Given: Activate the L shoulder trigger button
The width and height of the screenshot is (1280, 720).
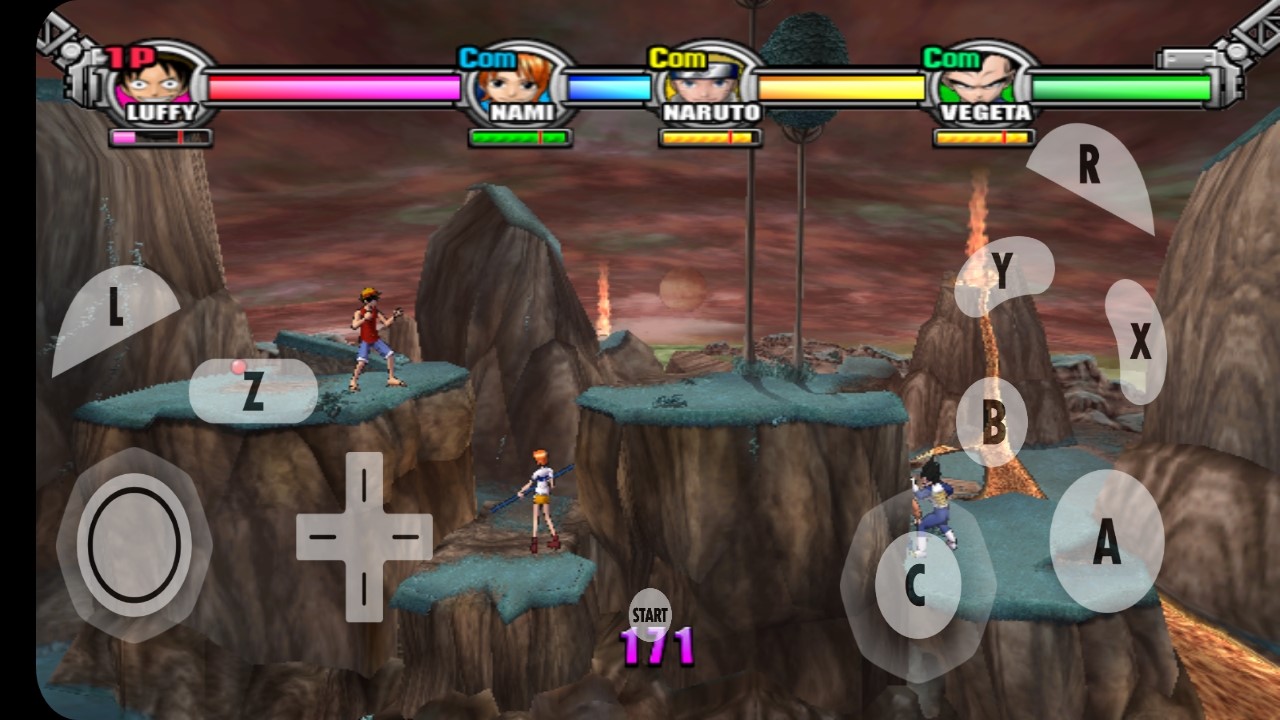Looking at the screenshot, I should 112,313.
